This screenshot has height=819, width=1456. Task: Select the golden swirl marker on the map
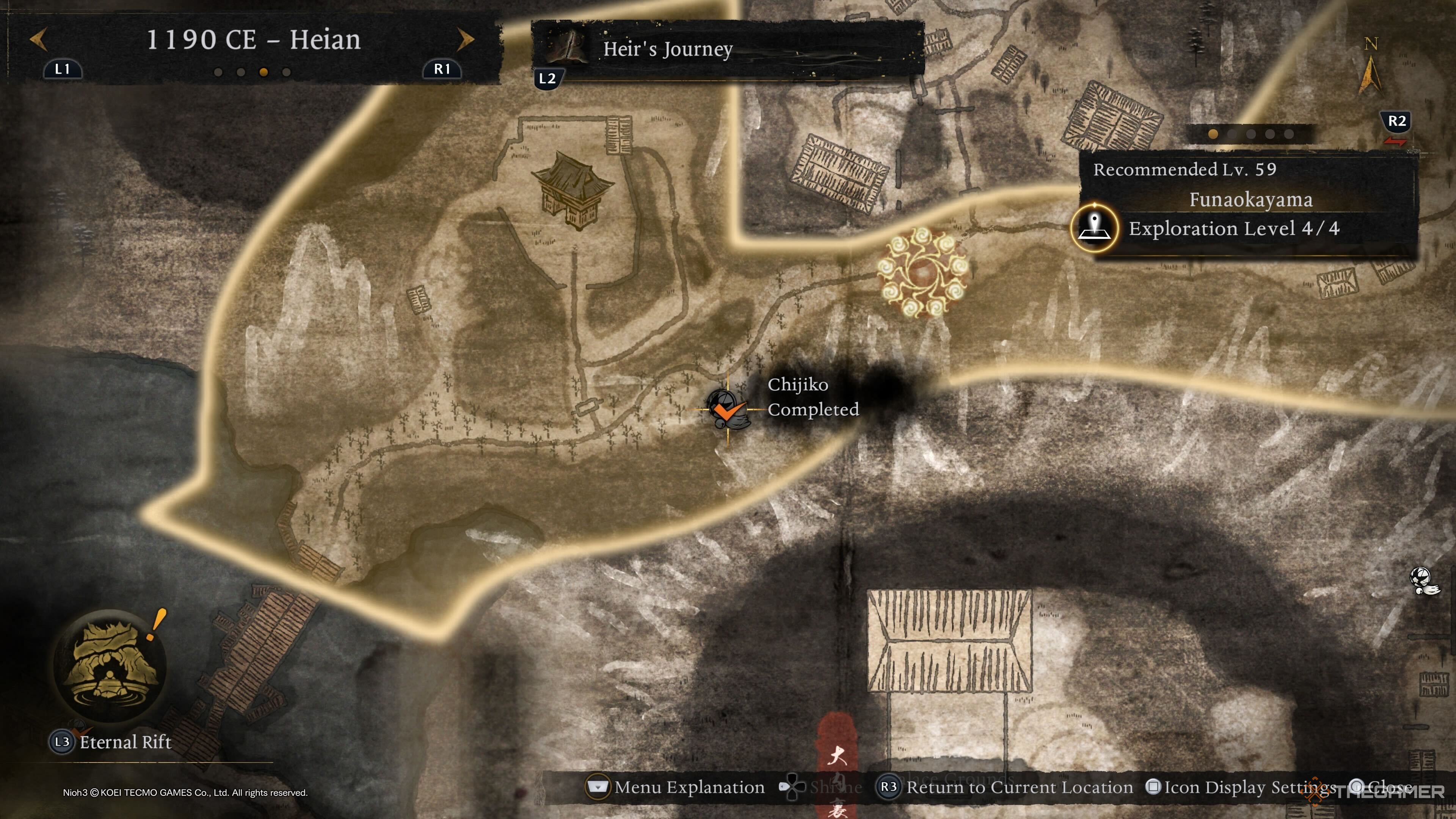pyautogui.click(x=923, y=273)
